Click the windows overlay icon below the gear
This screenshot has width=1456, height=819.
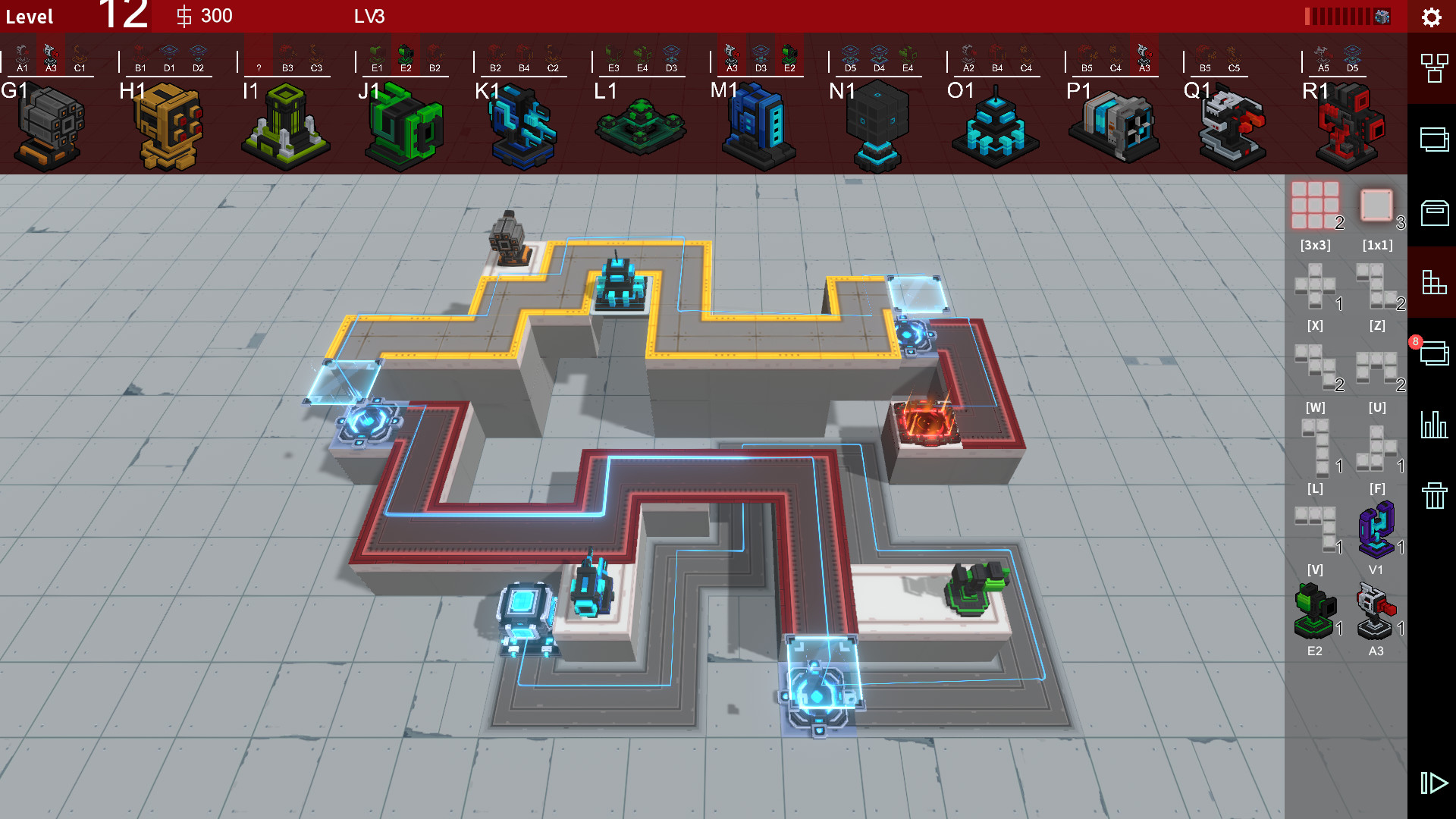(x=1432, y=140)
